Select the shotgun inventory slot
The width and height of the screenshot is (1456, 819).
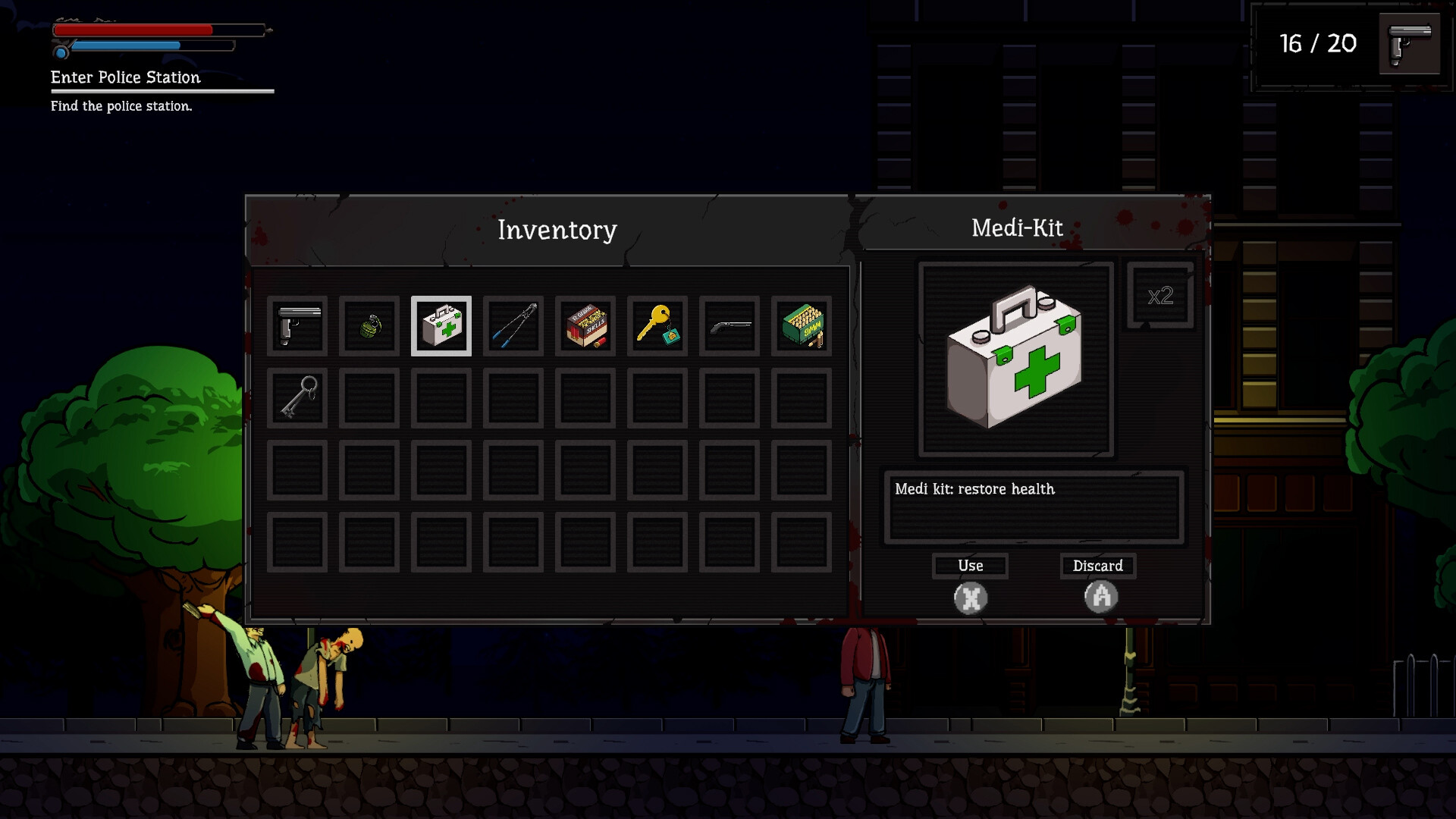730,326
